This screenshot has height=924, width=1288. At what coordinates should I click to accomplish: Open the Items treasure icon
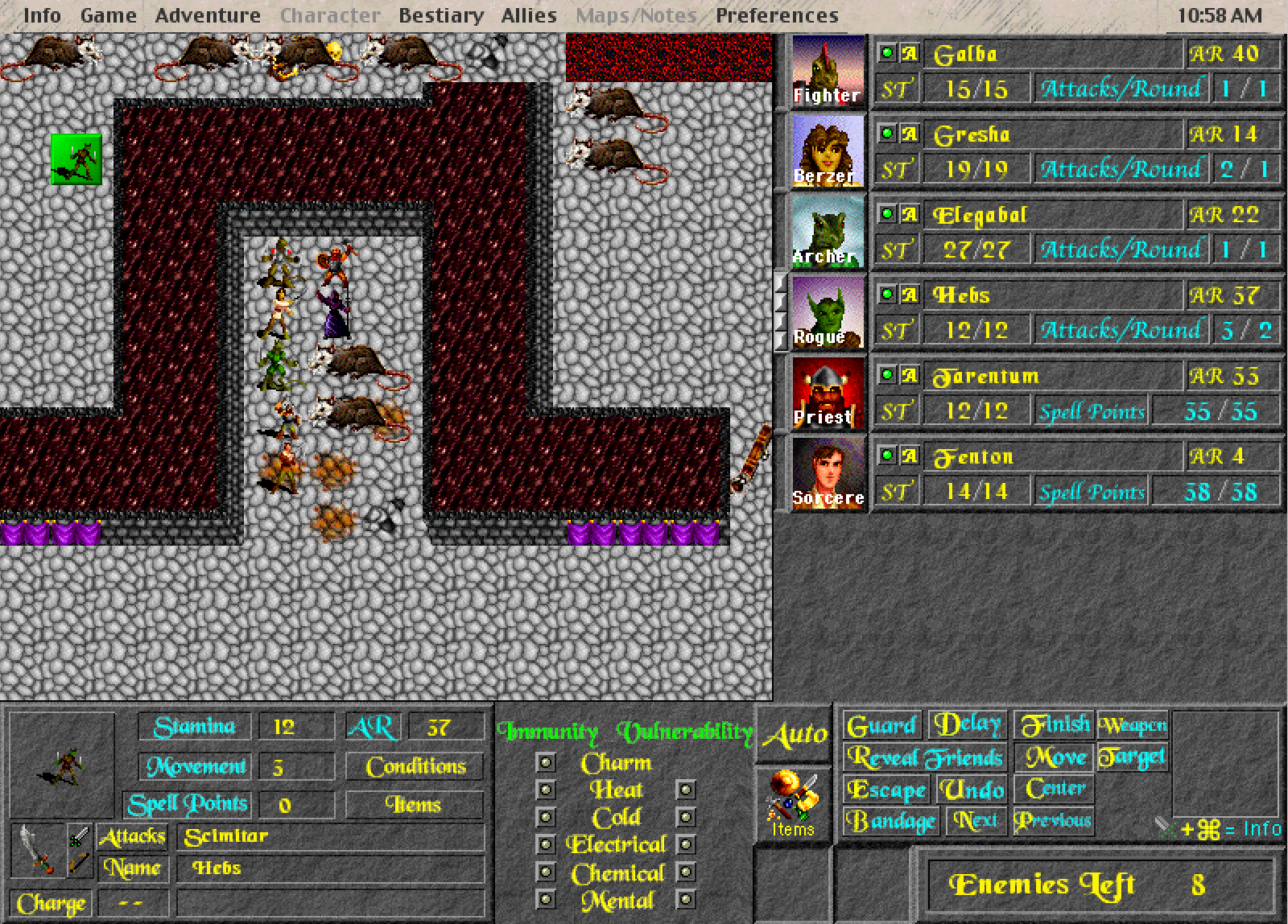point(794,802)
